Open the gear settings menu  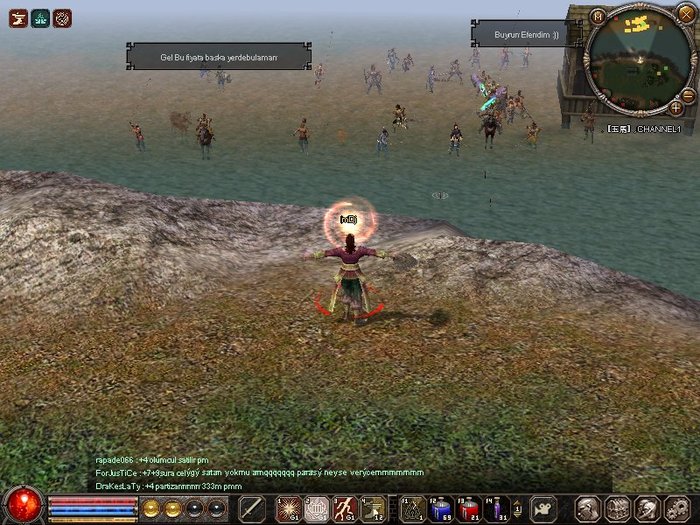pyautogui.click(x=677, y=508)
